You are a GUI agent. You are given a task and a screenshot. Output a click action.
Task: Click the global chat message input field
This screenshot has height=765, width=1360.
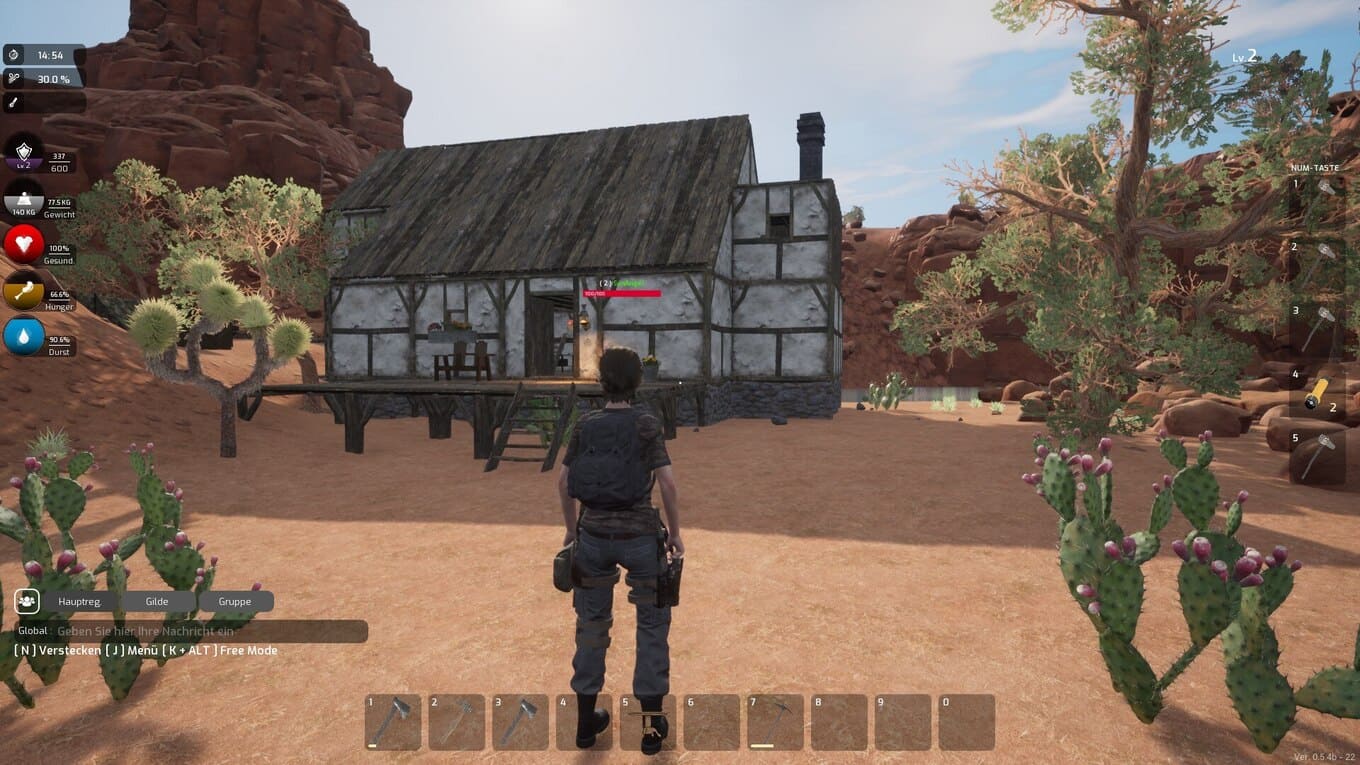(x=210, y=631)
